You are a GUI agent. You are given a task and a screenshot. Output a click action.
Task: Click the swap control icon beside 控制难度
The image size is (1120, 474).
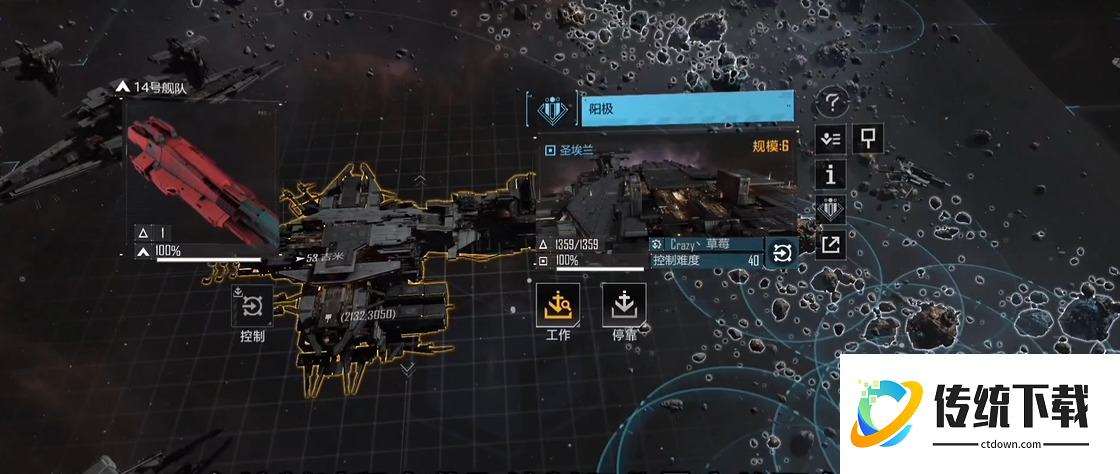click(781, 253)
